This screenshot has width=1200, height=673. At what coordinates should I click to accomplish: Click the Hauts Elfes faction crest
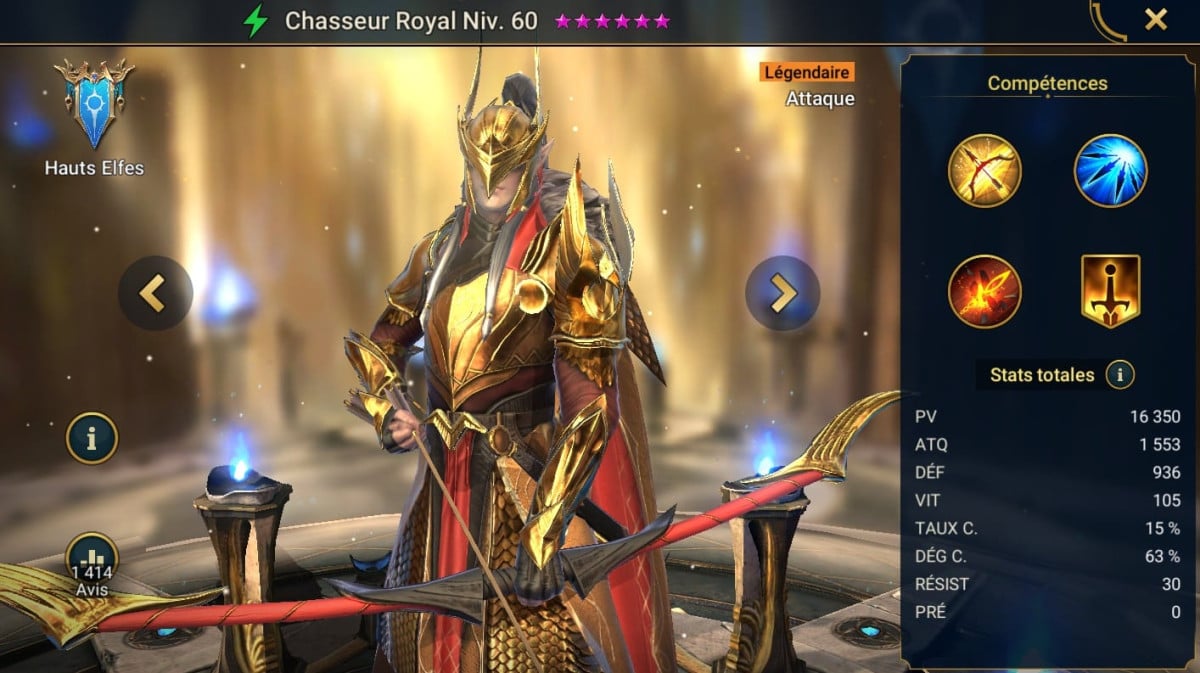tap(94, 103)
